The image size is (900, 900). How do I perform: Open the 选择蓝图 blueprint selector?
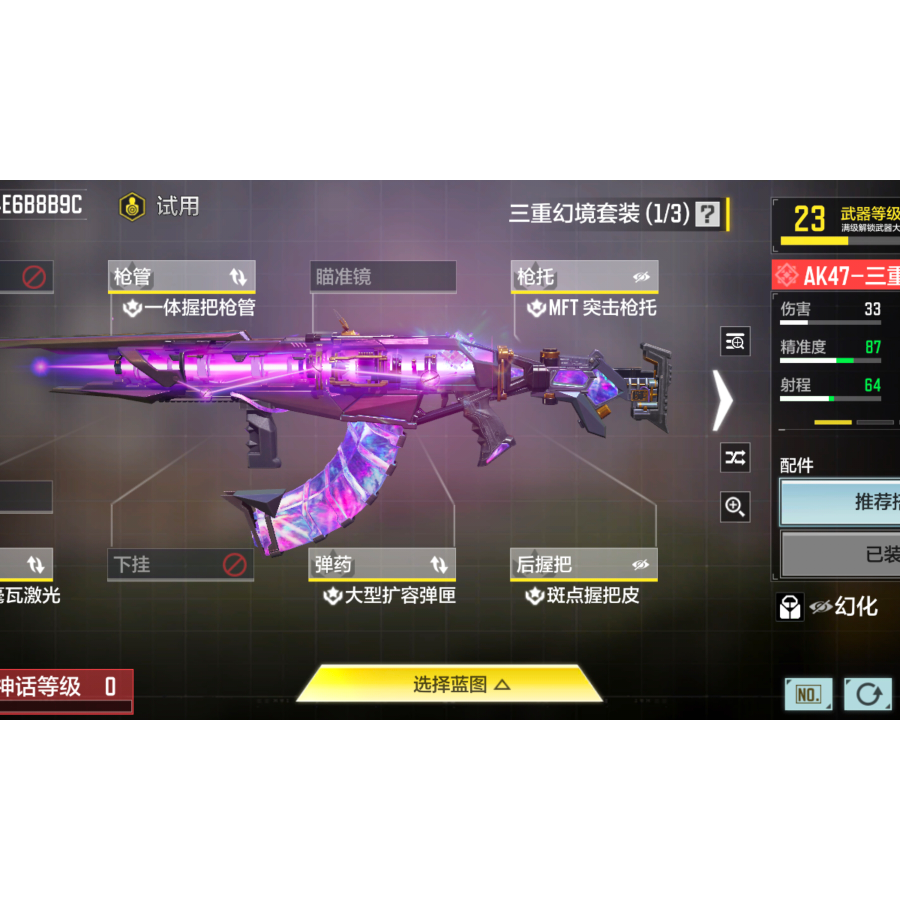coord(449,684)
